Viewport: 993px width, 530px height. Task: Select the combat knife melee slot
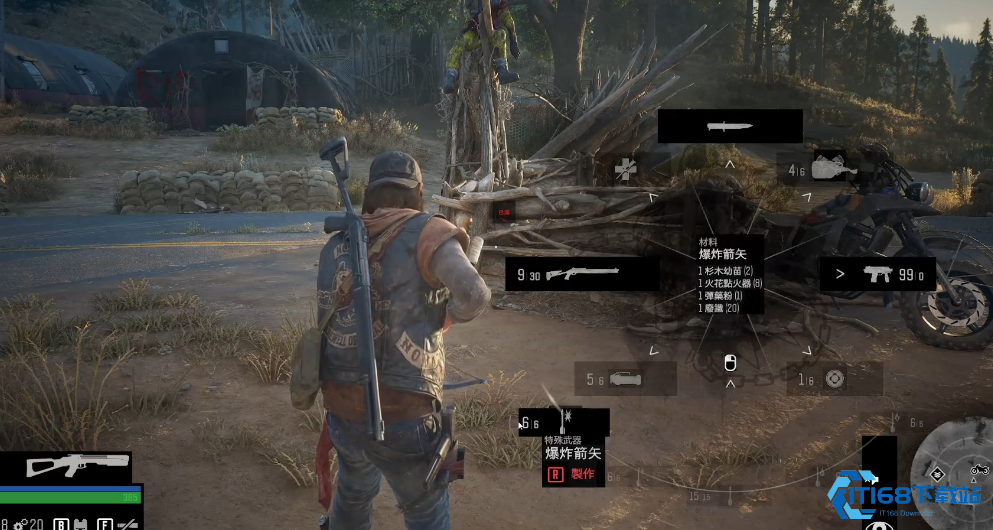730,127
